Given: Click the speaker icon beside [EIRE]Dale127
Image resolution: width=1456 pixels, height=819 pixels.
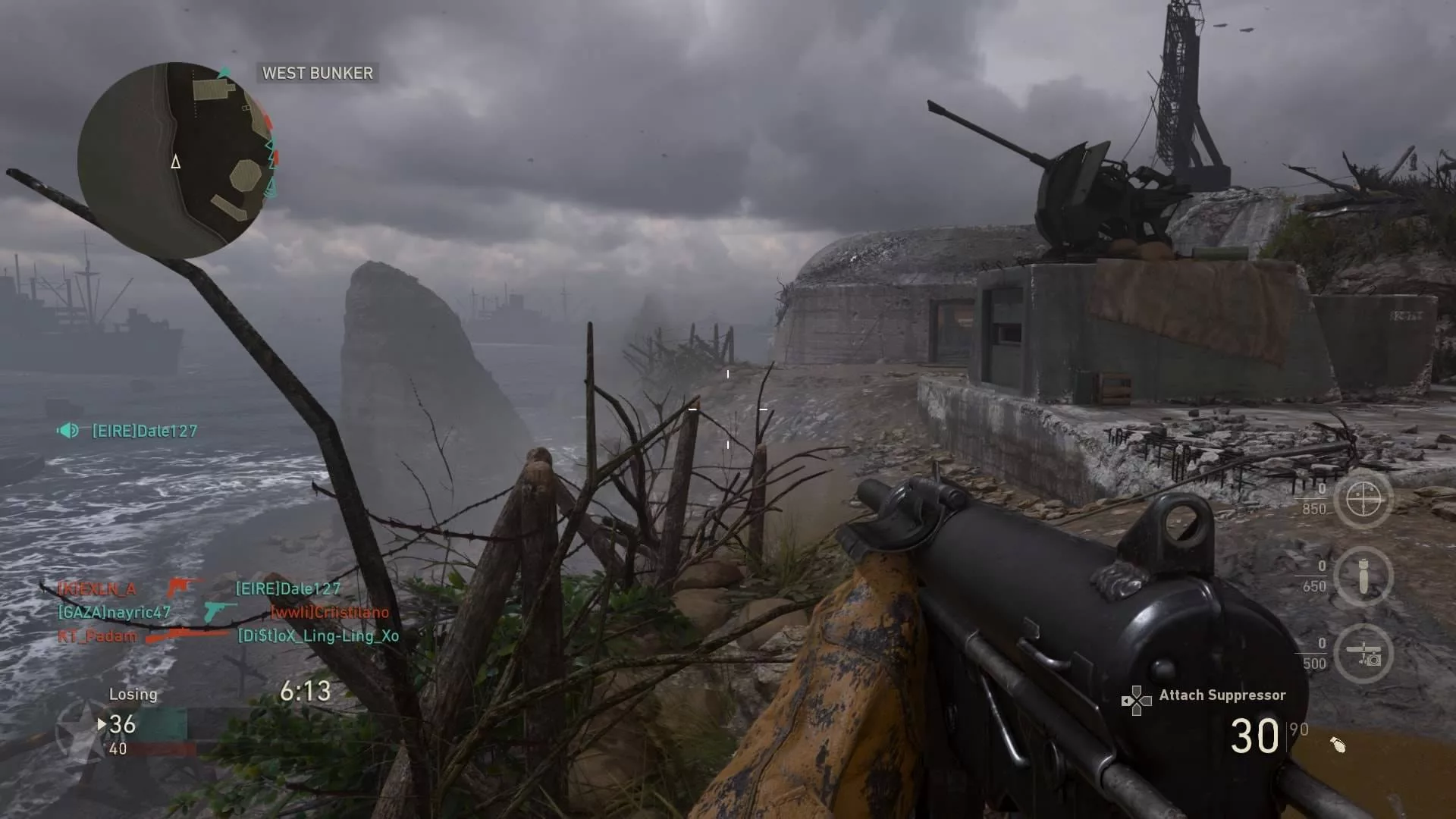Looking at the screenshot, I should [68, 431].
